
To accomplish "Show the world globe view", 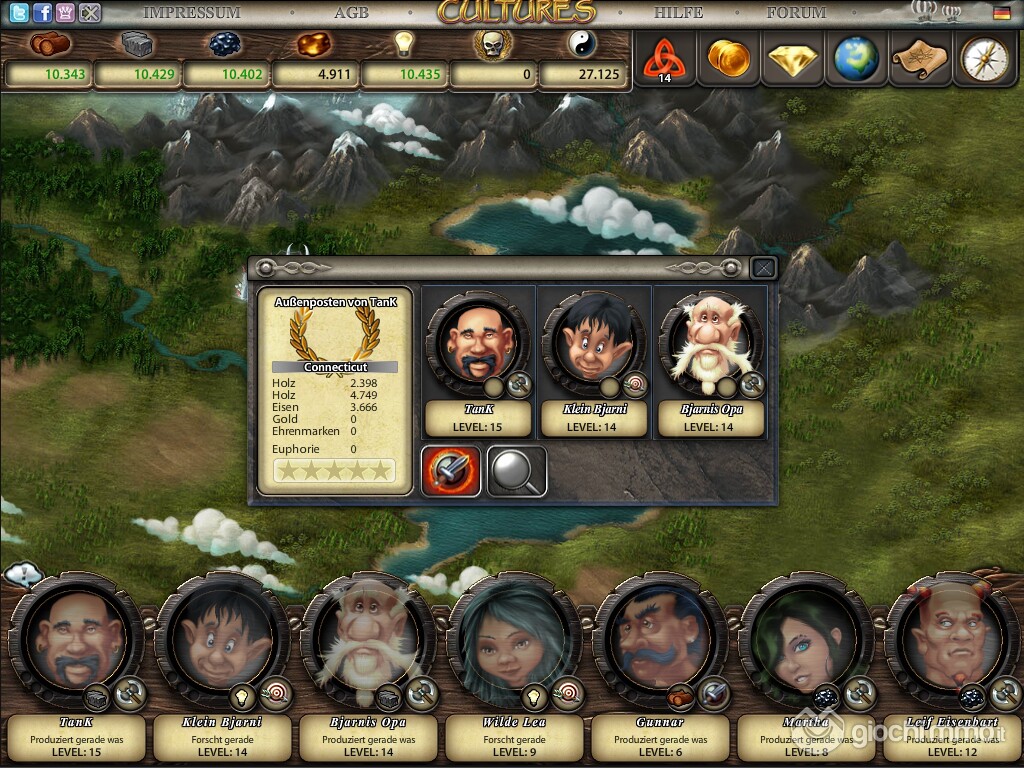I will (857, 58).
